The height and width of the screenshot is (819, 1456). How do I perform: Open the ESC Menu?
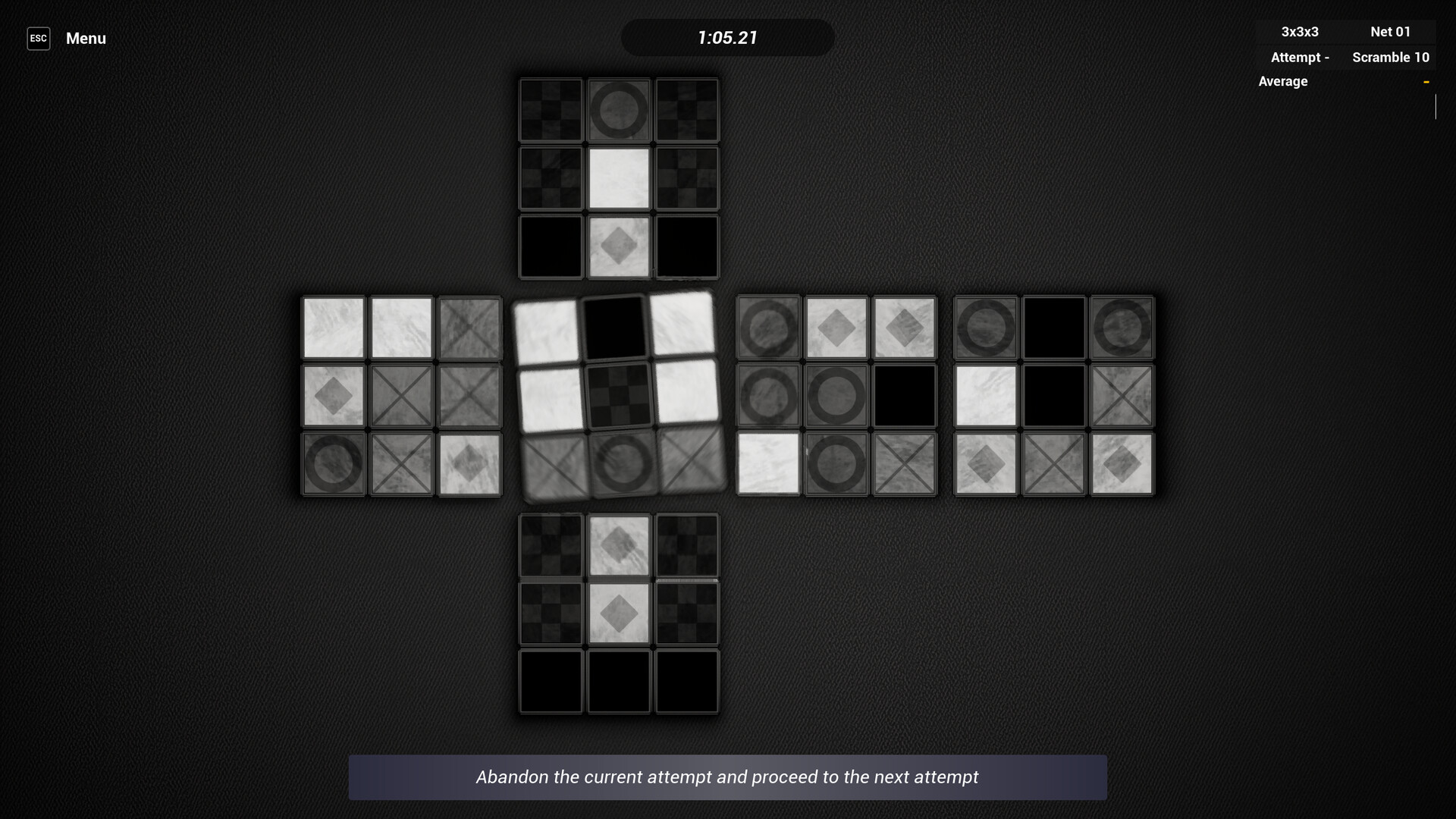point(39,38)
